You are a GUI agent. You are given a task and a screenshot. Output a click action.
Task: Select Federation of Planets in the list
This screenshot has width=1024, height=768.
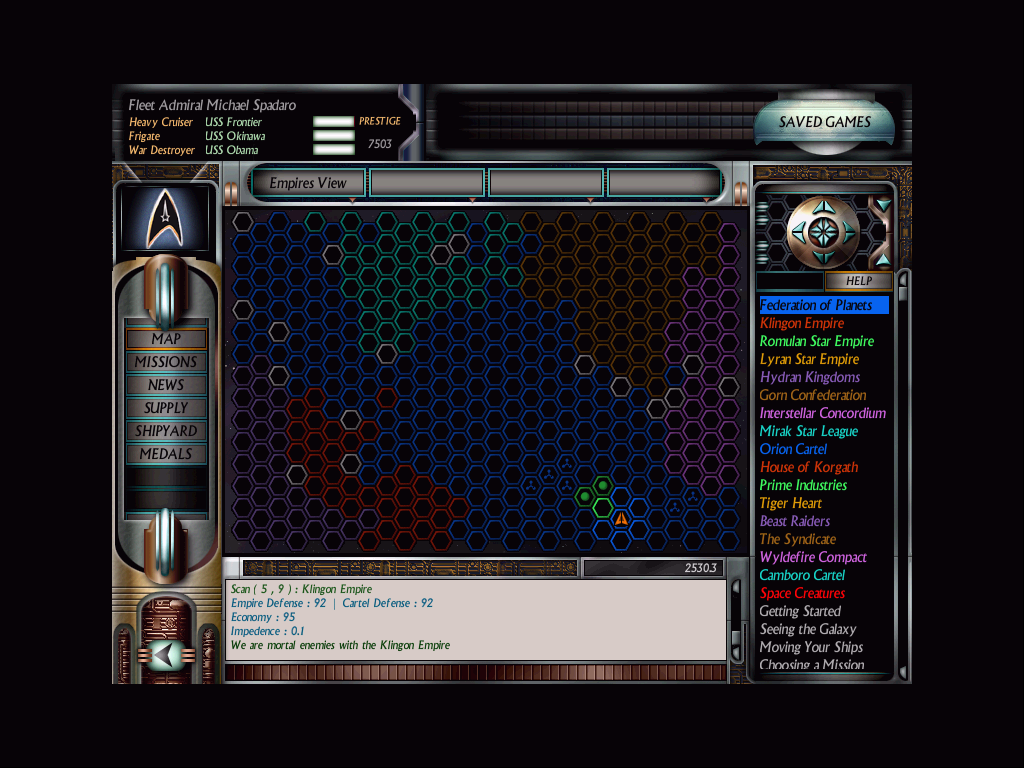(x=816, y=305)
